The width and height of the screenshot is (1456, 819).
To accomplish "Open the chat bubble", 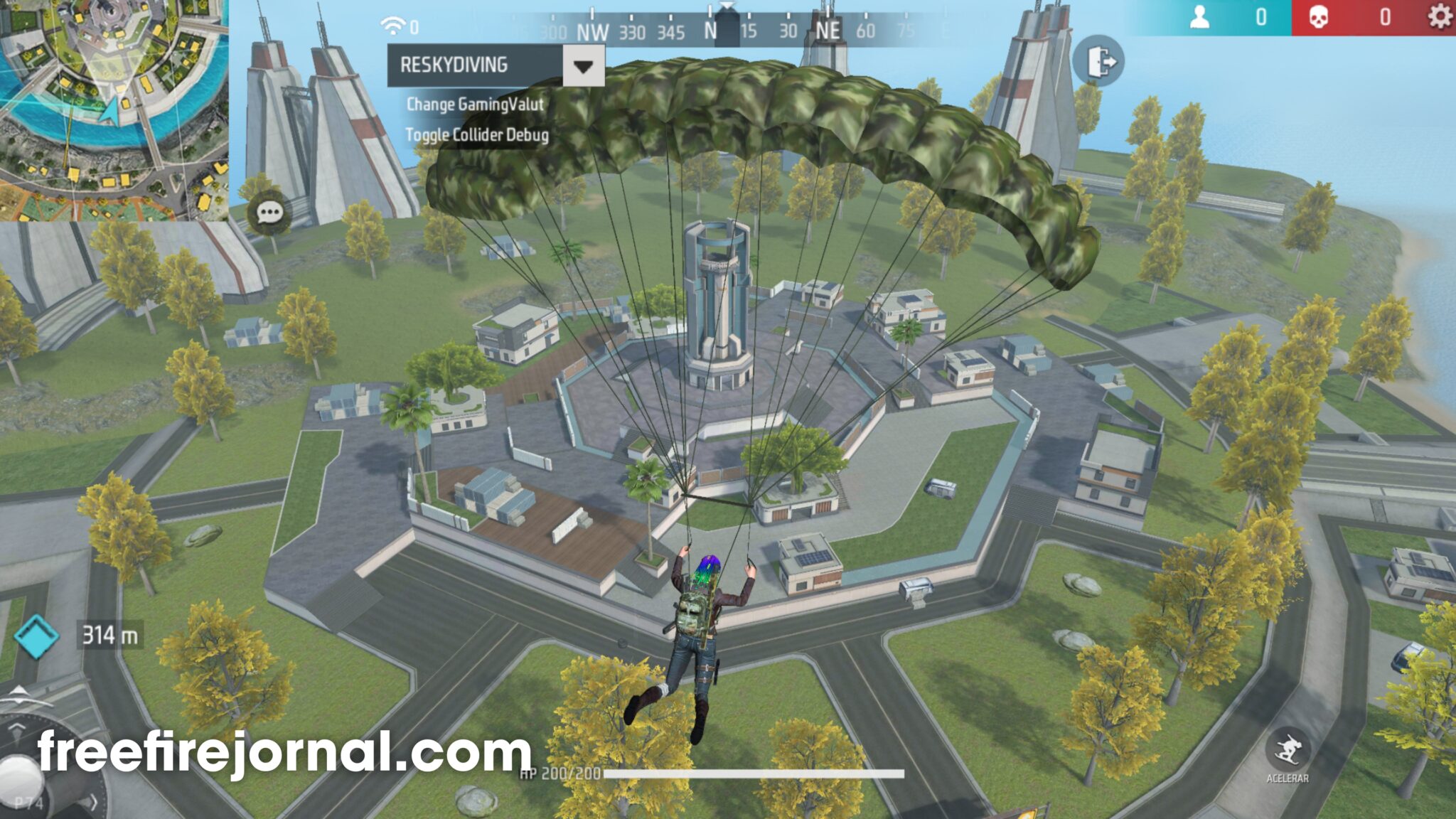I will [x=269, y=210].
